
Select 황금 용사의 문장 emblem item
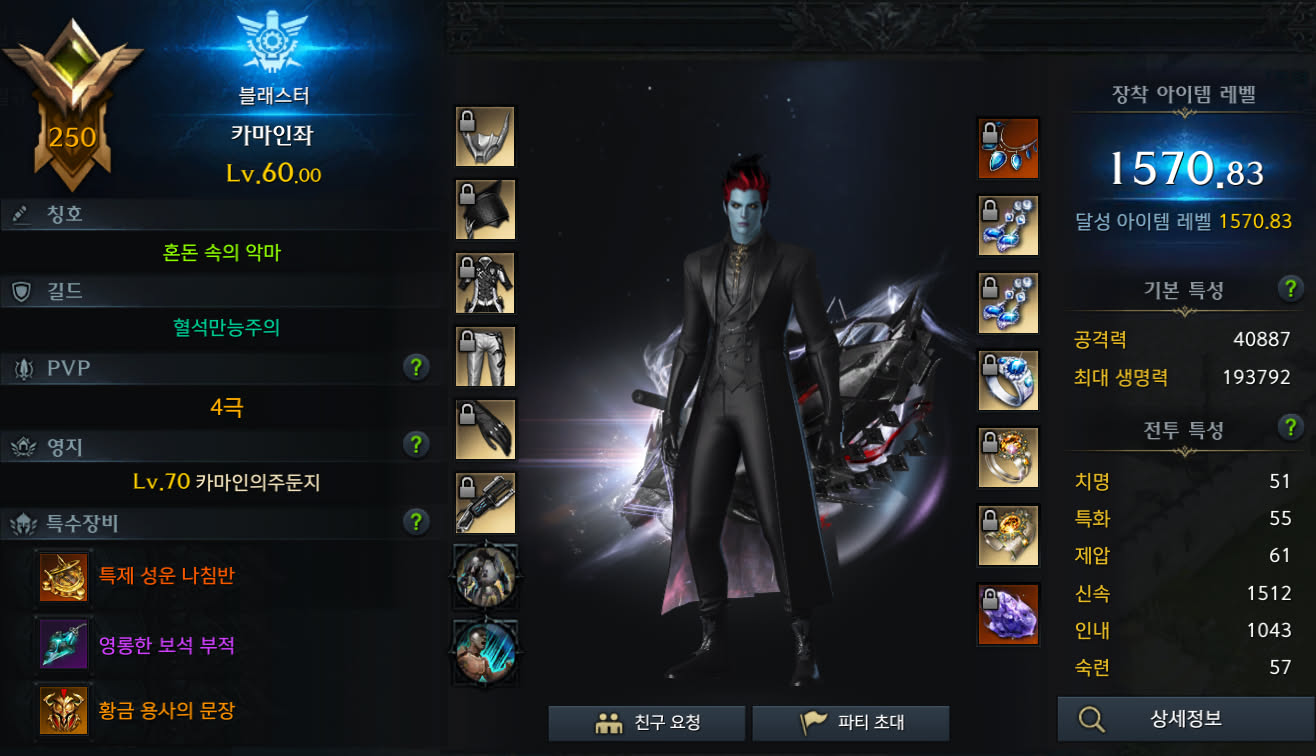pyautogui.click(x=64, y=710)
